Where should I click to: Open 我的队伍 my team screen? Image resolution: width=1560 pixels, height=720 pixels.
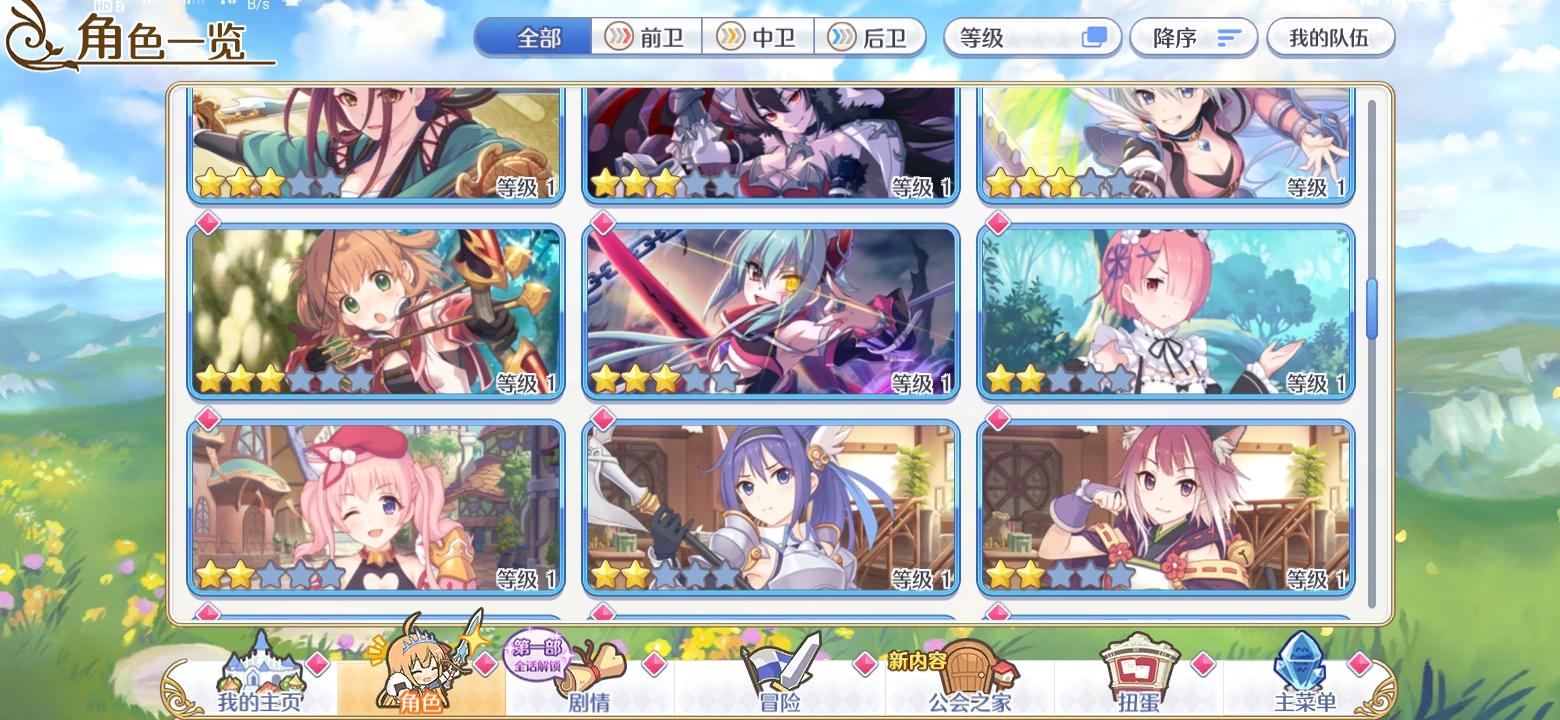(1331, 37)
